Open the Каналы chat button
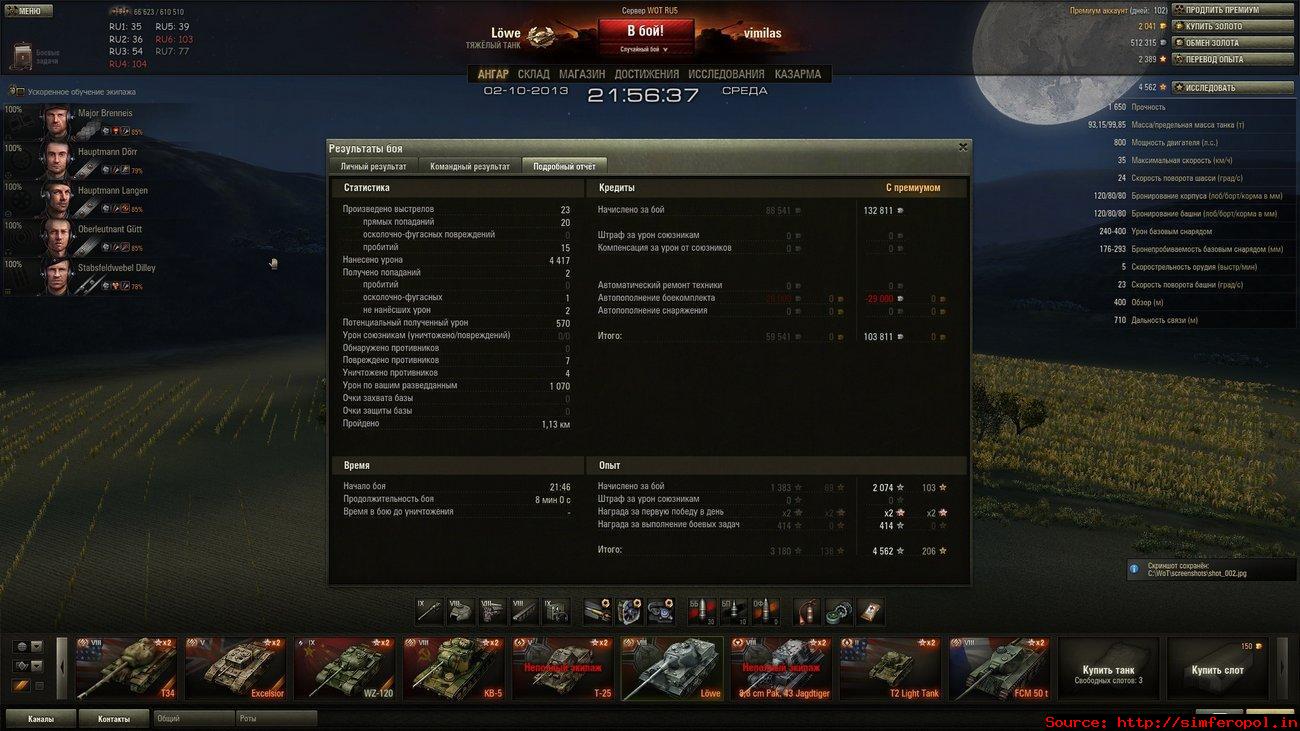This screenshot has width=1300, height=731. click(x=41, y=718)
